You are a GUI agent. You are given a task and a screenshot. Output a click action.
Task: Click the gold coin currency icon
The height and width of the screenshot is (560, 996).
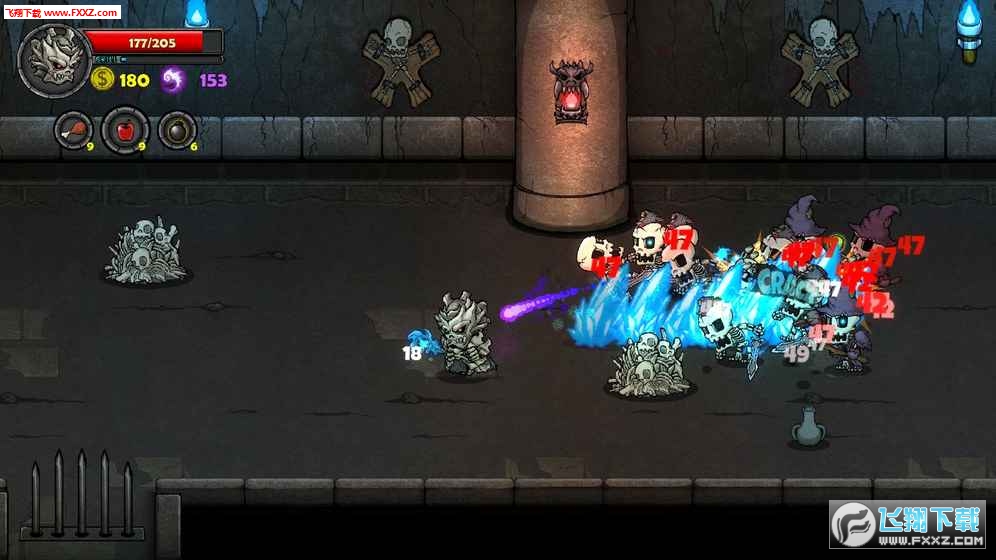click(102, 80)
